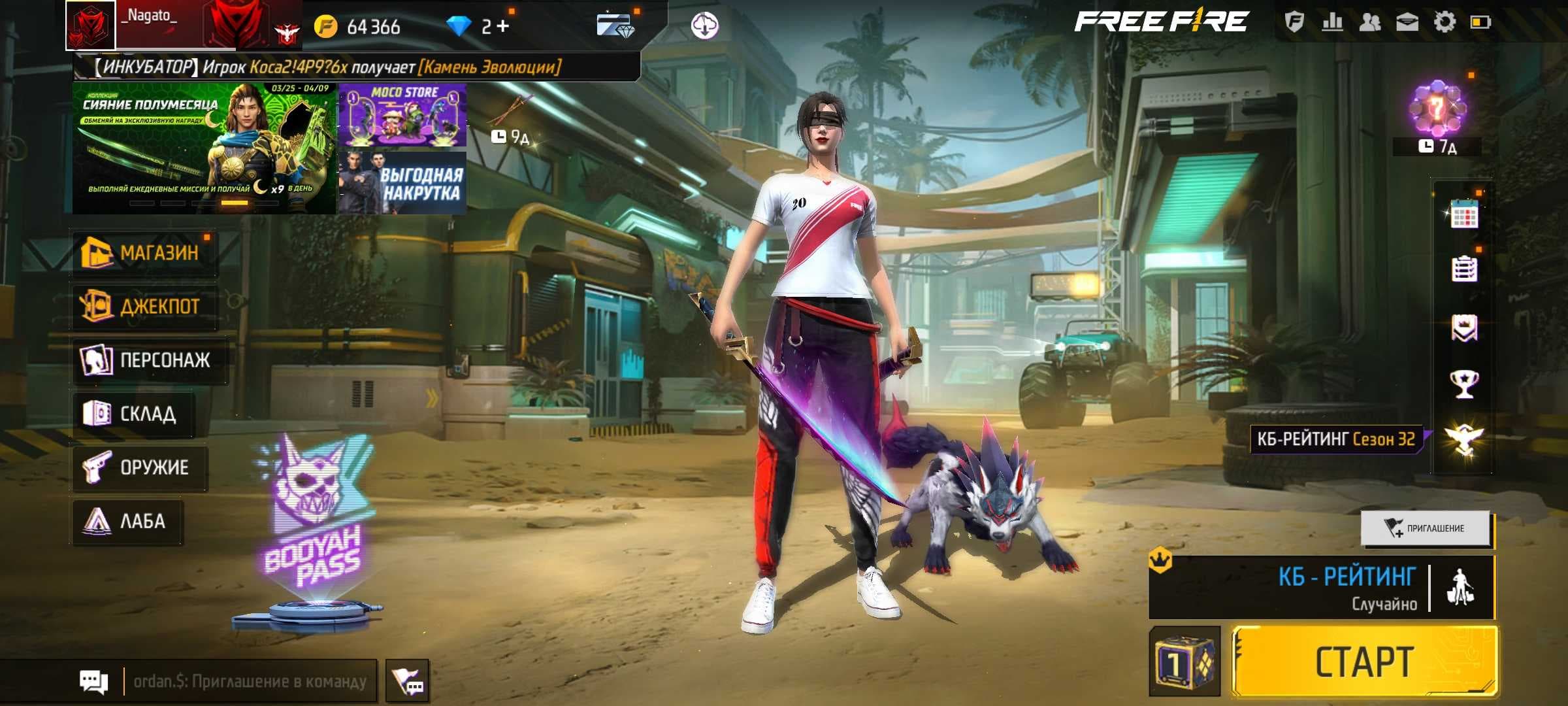The height and width of the screenshot is (706, 1568).
Task: Open the clipboard missions icon
Action: (x=1463, y=269)
